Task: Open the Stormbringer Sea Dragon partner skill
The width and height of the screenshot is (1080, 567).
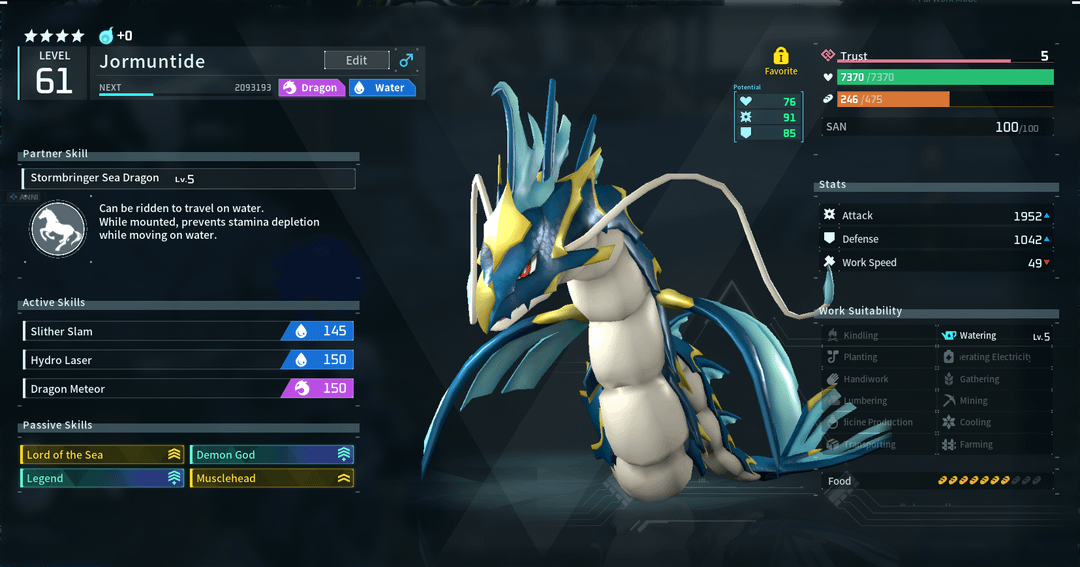Action: point(188,179)
